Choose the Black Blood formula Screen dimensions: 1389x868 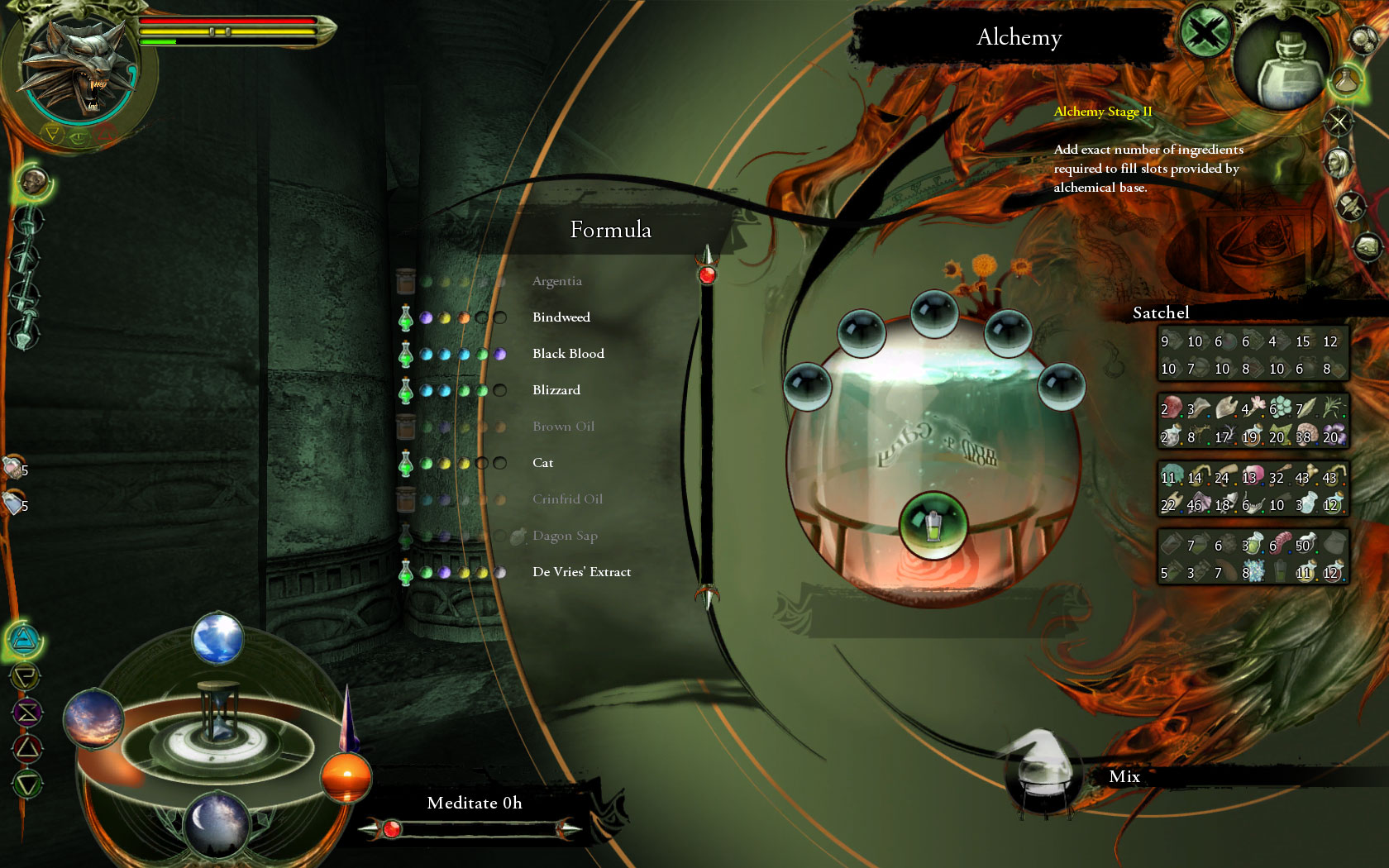point(568,354)
